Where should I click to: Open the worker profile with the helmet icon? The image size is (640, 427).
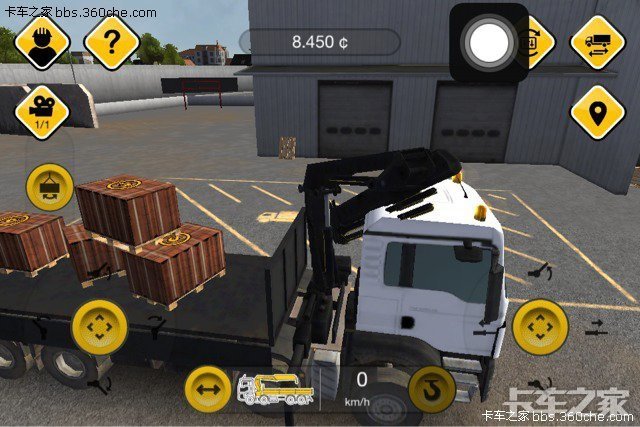(41, 42)
